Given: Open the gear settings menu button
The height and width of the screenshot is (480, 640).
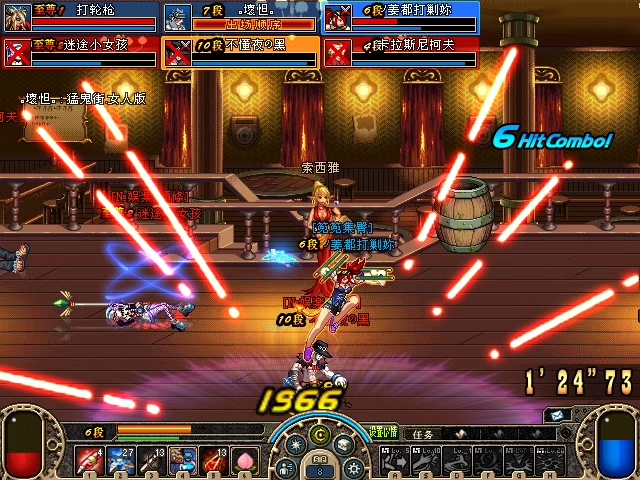Looking at the screenshot, I should pos(352,467).
